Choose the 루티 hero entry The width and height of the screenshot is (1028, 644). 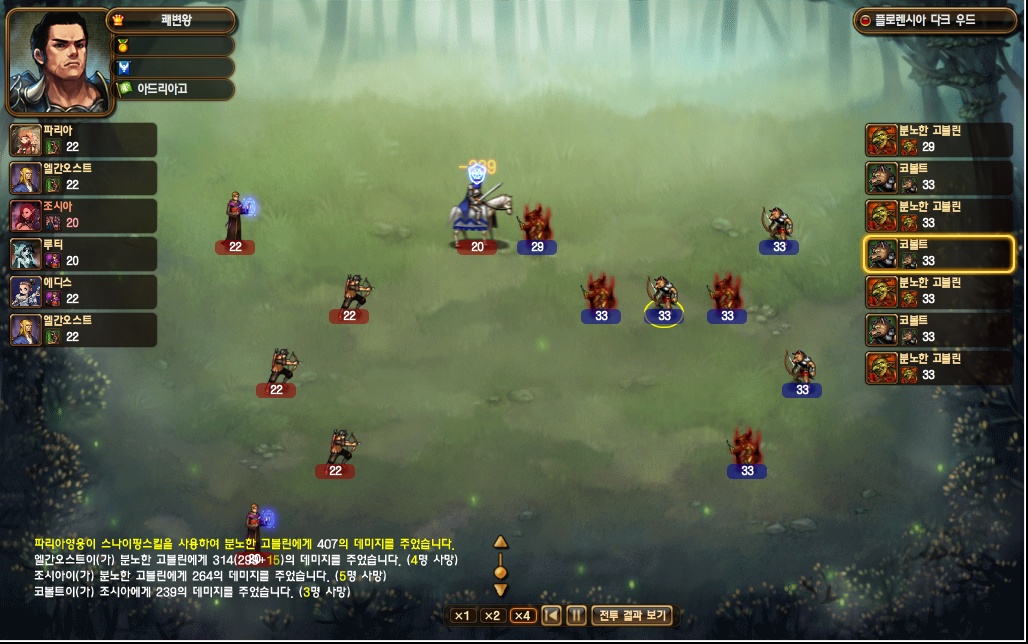click(x=83, y=253)
